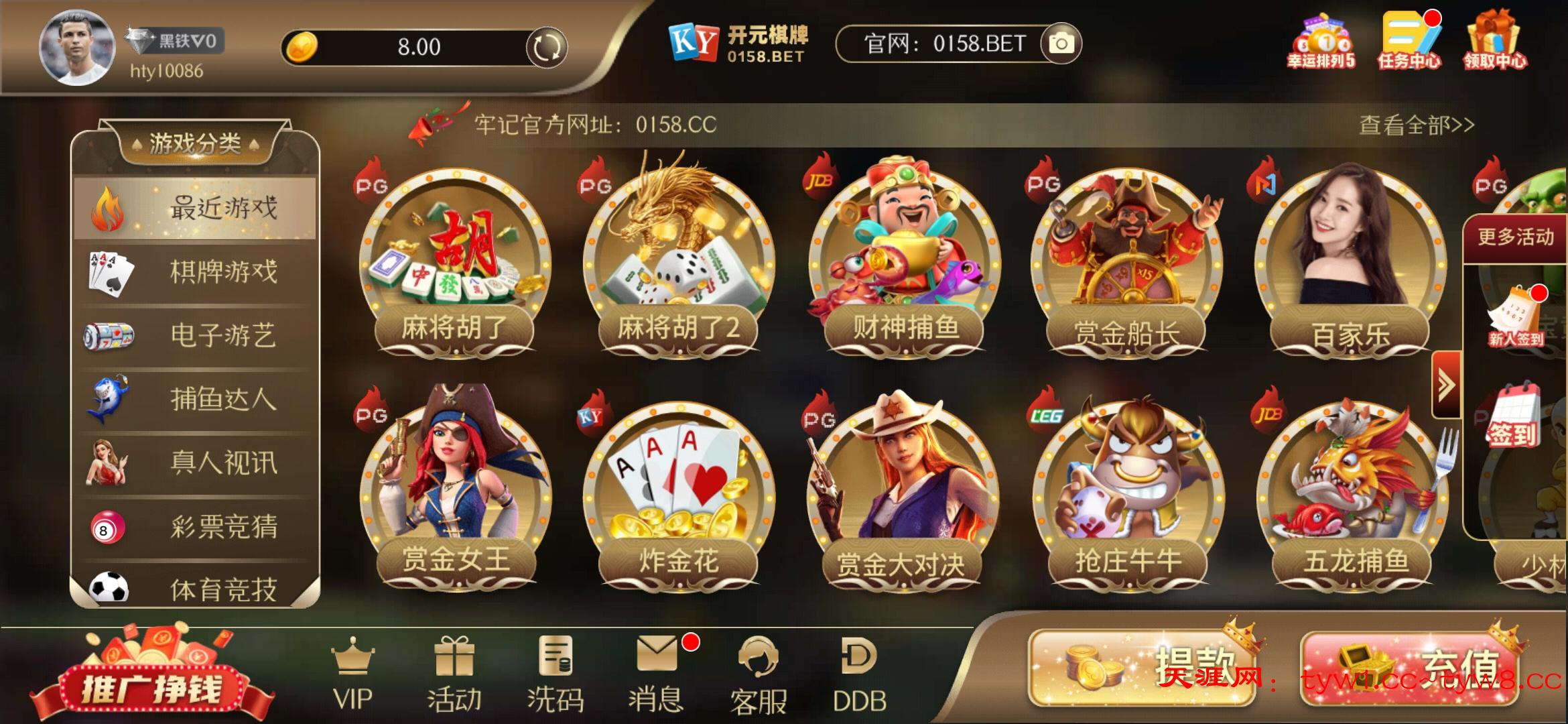Switch to 电子游艺 category
The height and width of the screenshot is (724, 1568).
(195, 335)
